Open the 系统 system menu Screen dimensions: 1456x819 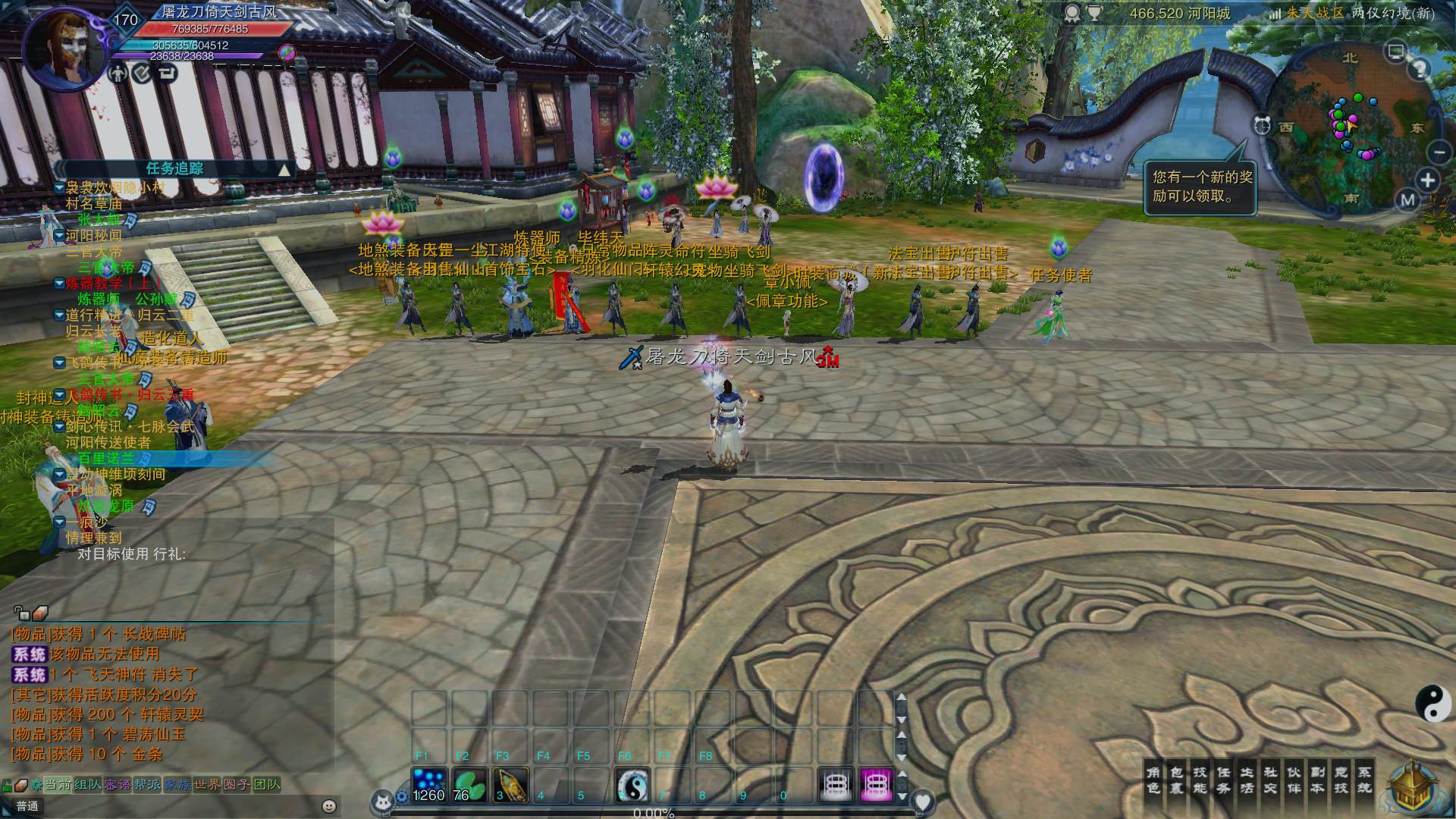pyautogui.click(x=1364, y=780)
